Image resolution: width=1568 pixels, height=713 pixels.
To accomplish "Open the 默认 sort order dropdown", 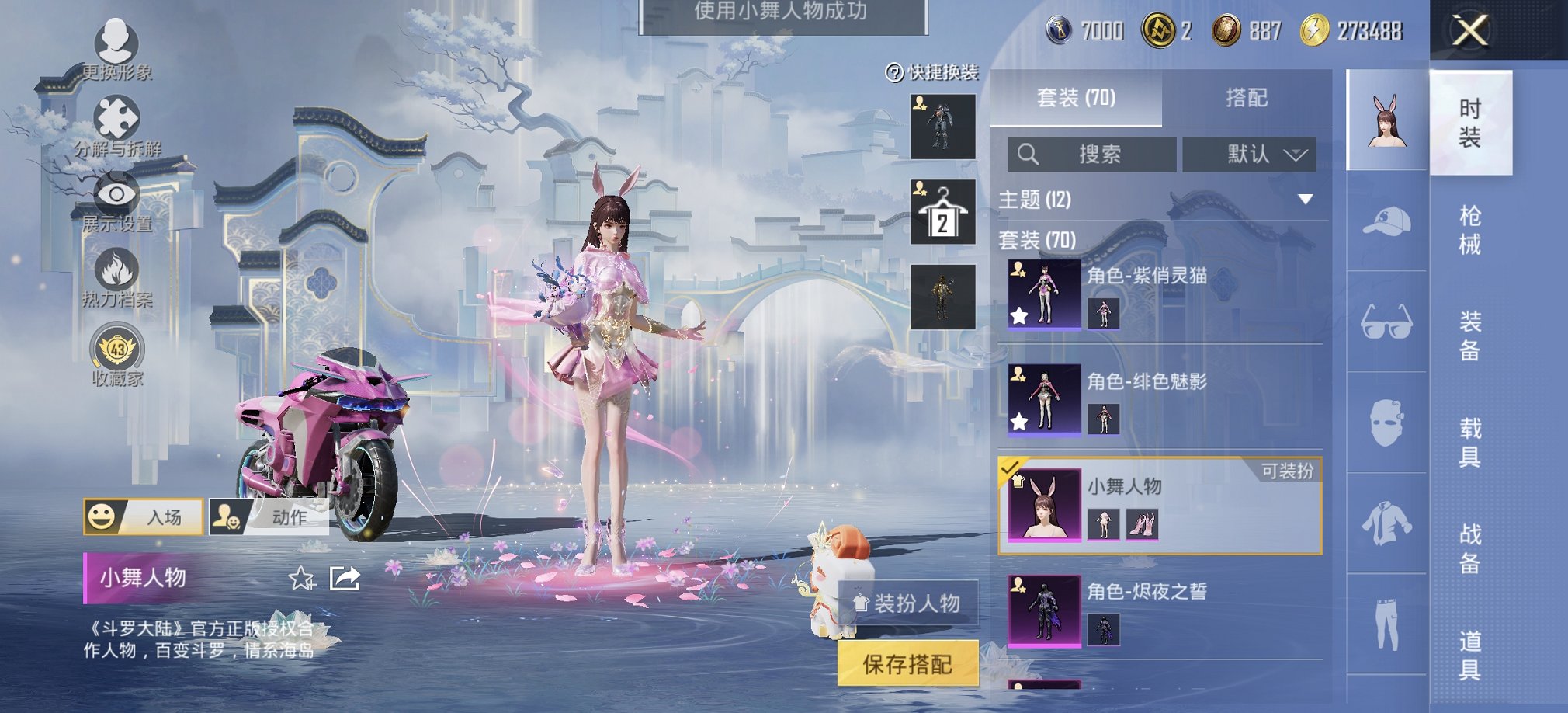I will 1249,154.
